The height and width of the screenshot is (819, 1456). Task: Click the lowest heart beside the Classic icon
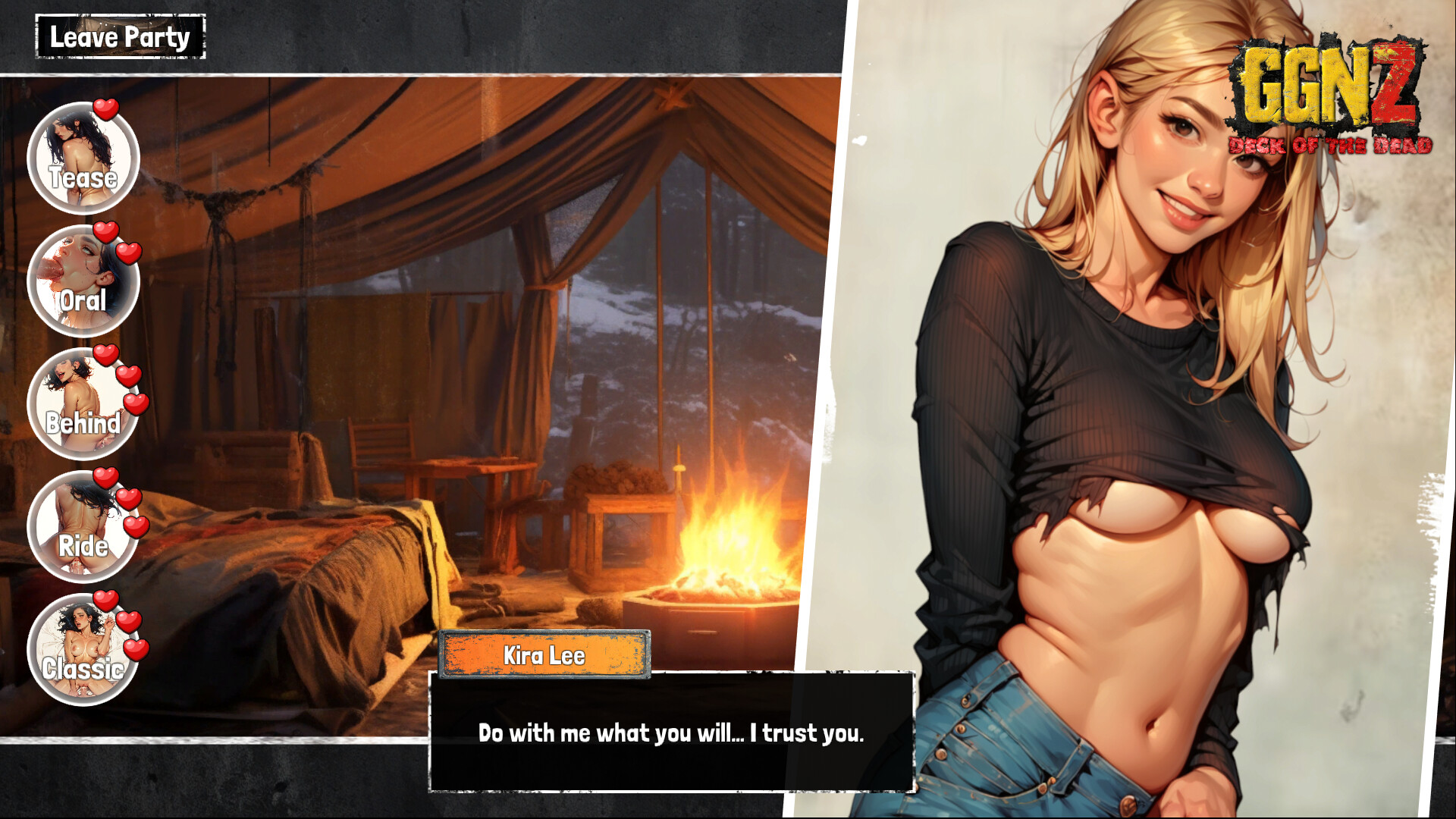pyautogui.click(x=135, y=648)
